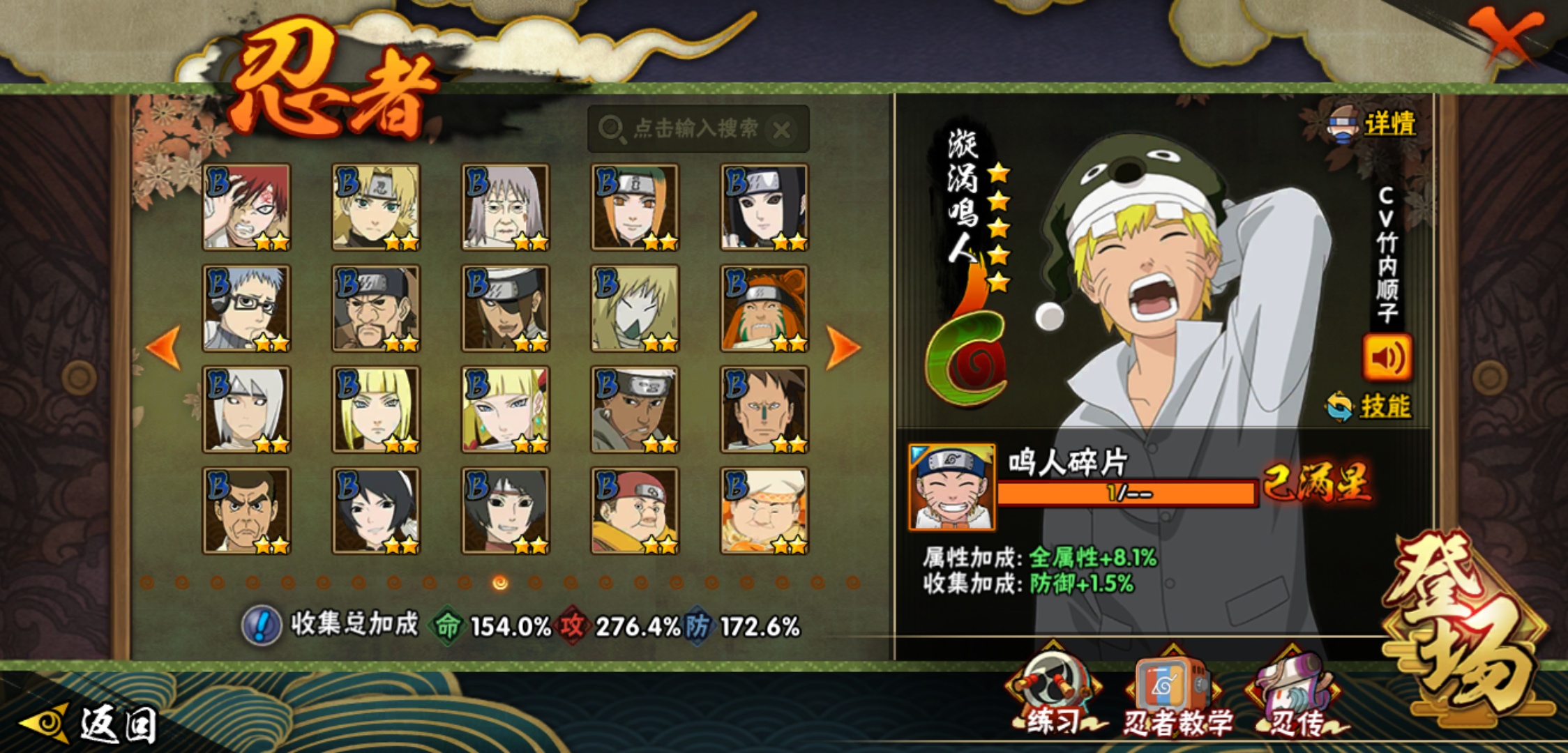Select the blue-haired ninja with glasses
Viewport: 1568px width, 753px height.
[246, 308]
